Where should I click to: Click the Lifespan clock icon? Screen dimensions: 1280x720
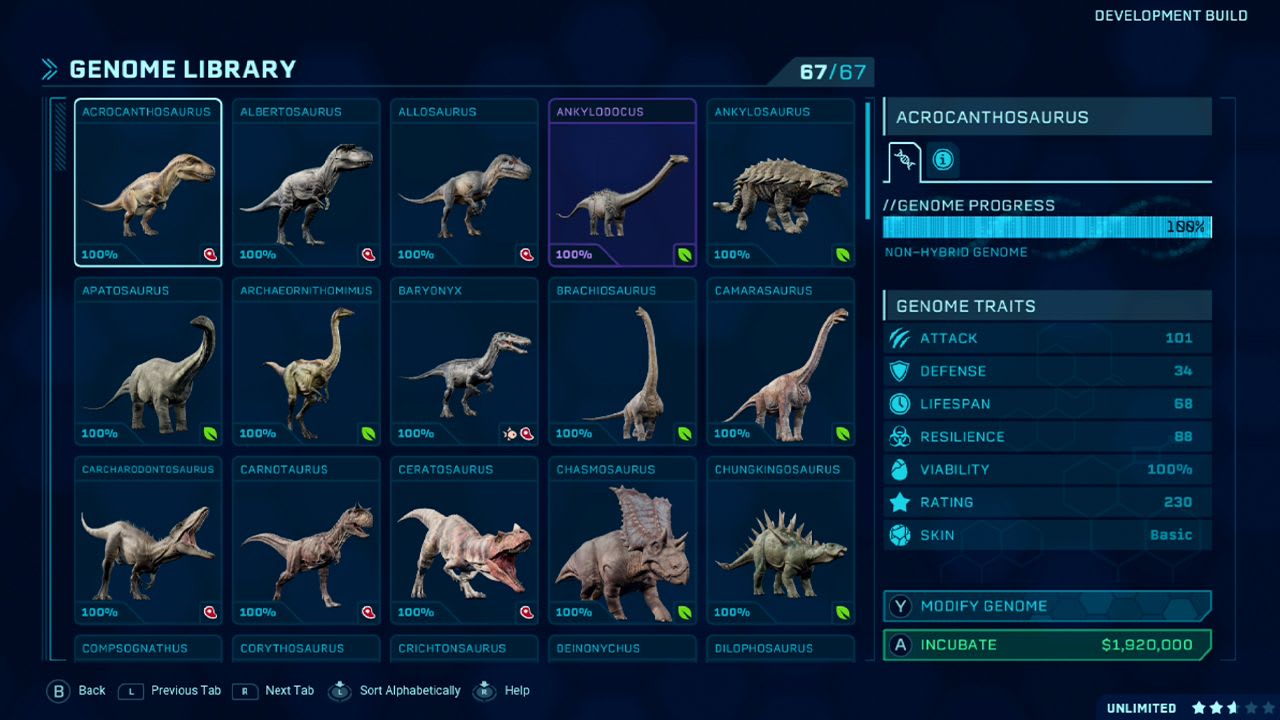coord(900,404)
